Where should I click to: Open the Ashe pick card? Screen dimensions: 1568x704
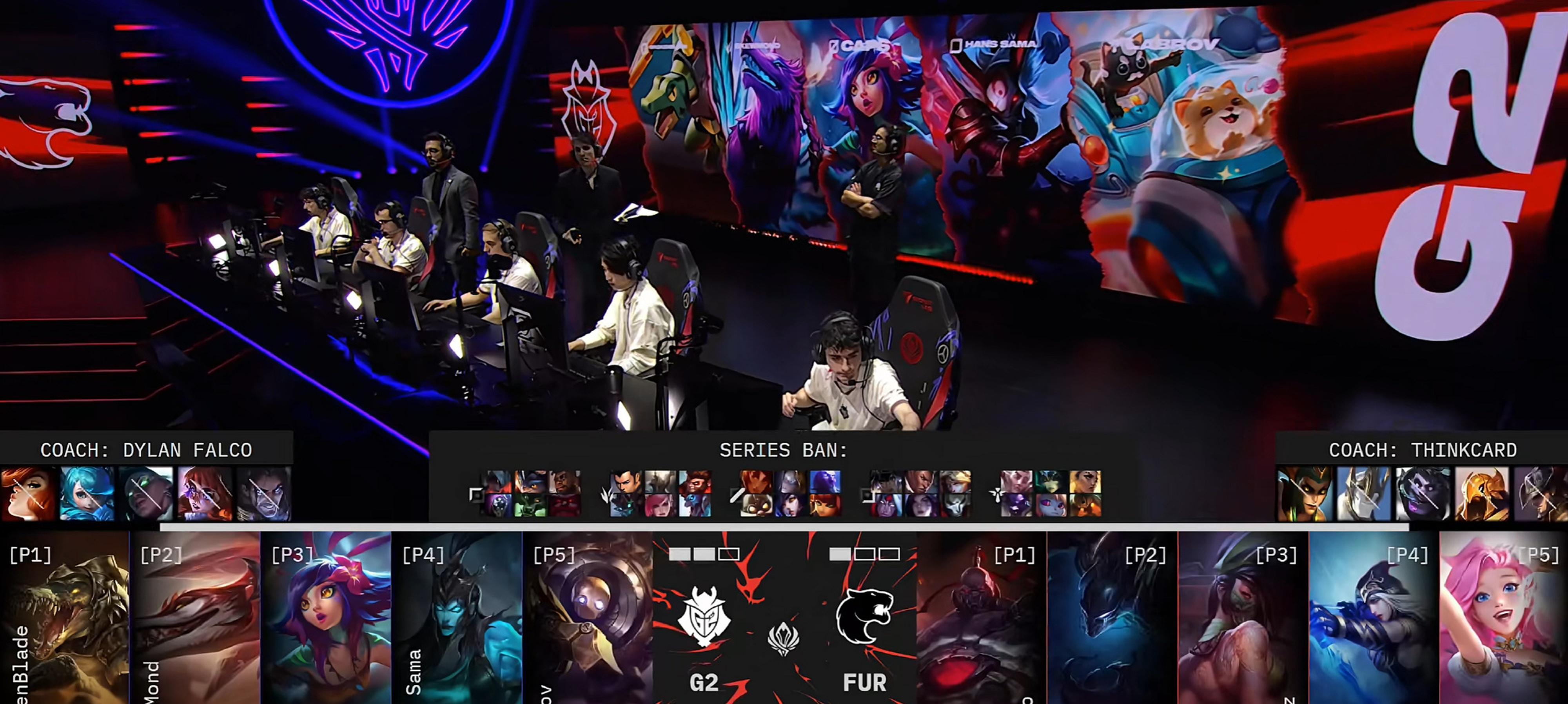pyautogui.click(x=1374, y=618)
